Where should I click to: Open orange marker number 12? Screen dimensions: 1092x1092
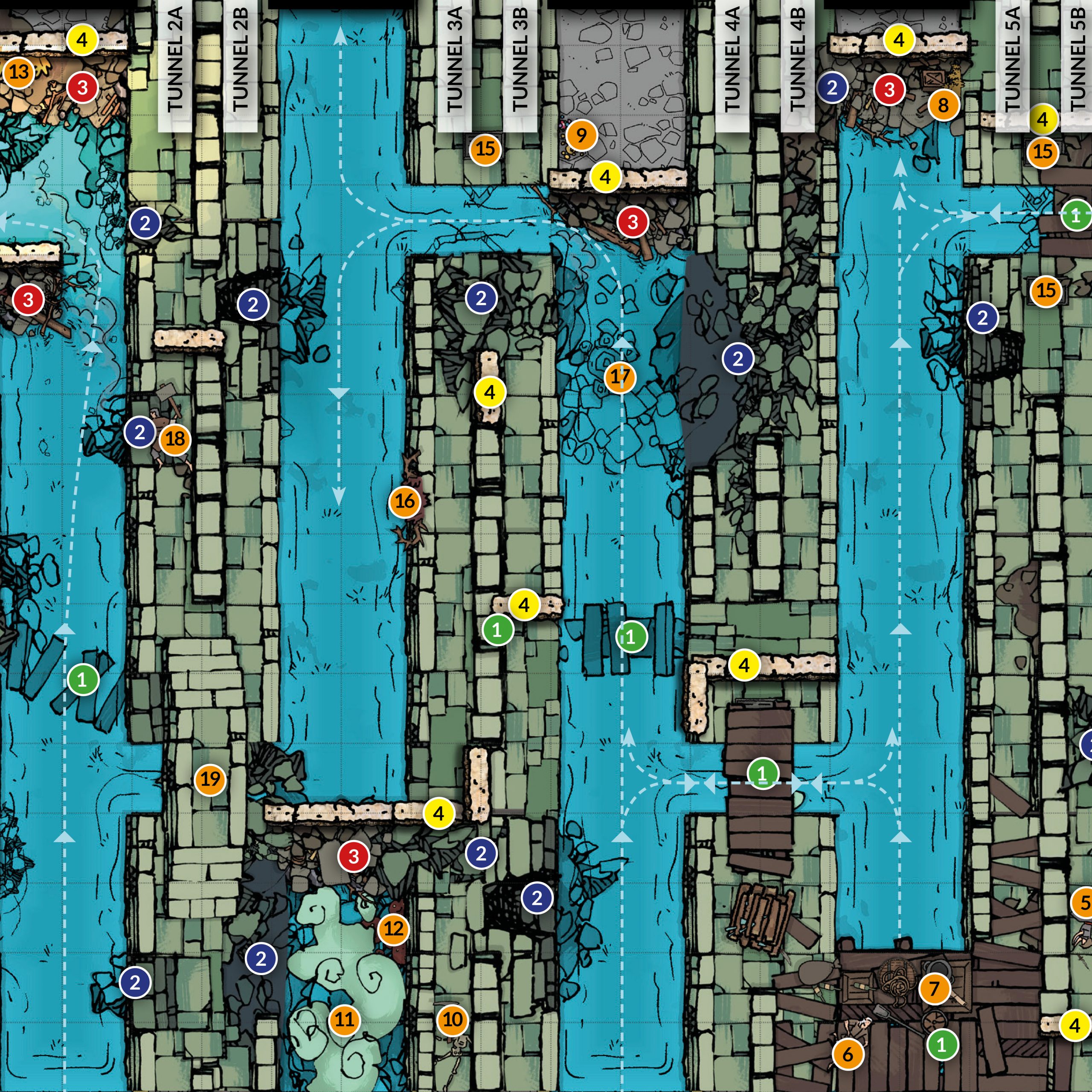394,929
